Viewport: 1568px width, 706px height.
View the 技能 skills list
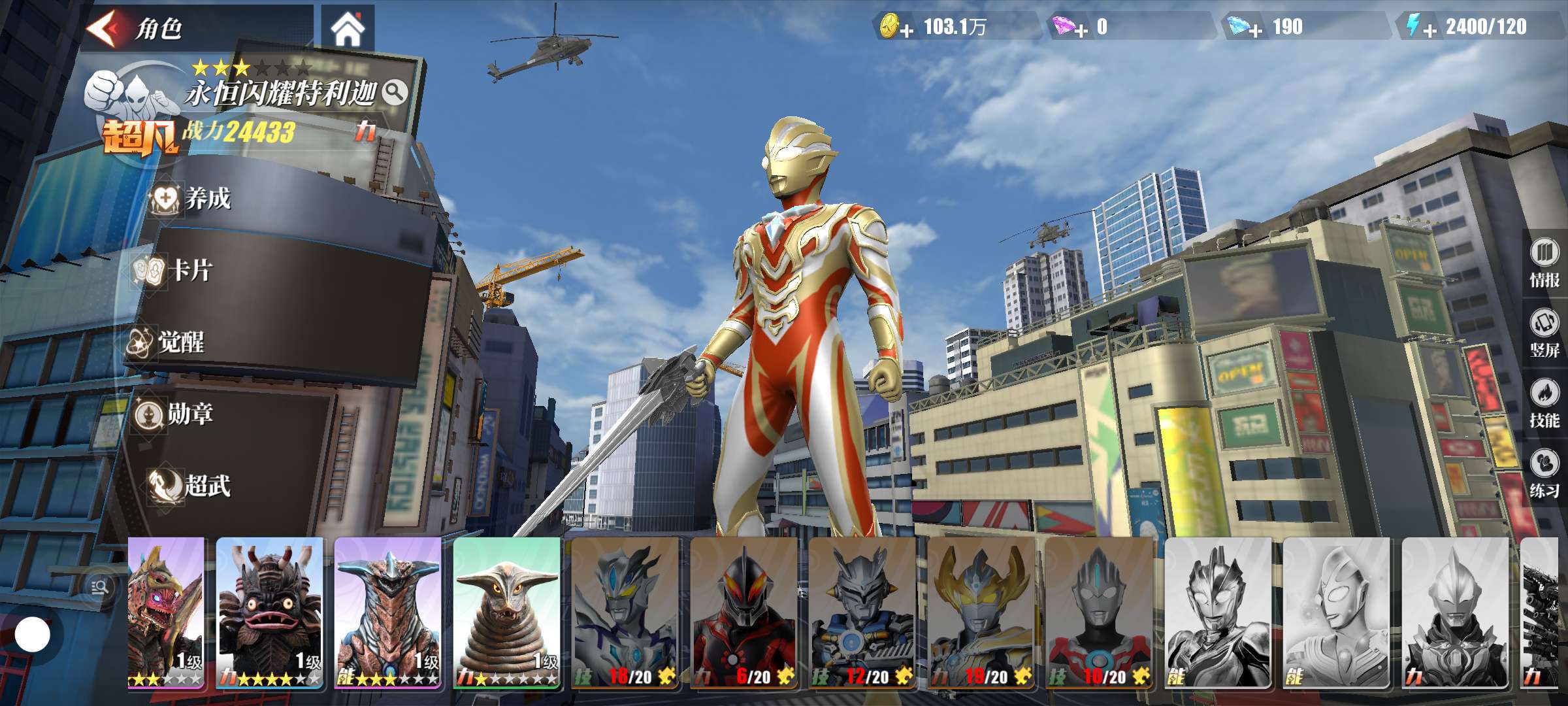point(1544,403)
